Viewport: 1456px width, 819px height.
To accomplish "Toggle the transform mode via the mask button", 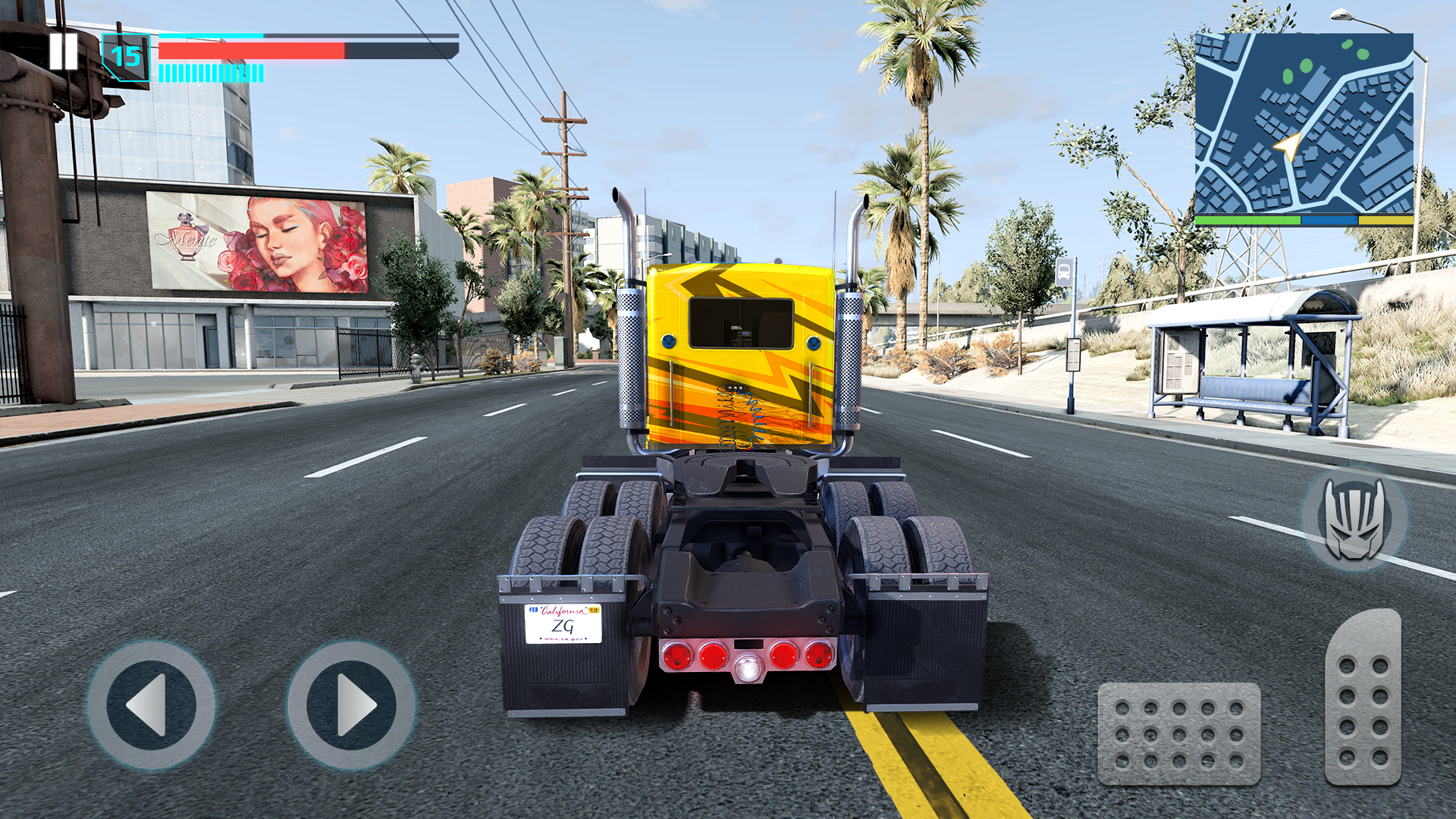I will (1357, 518).
